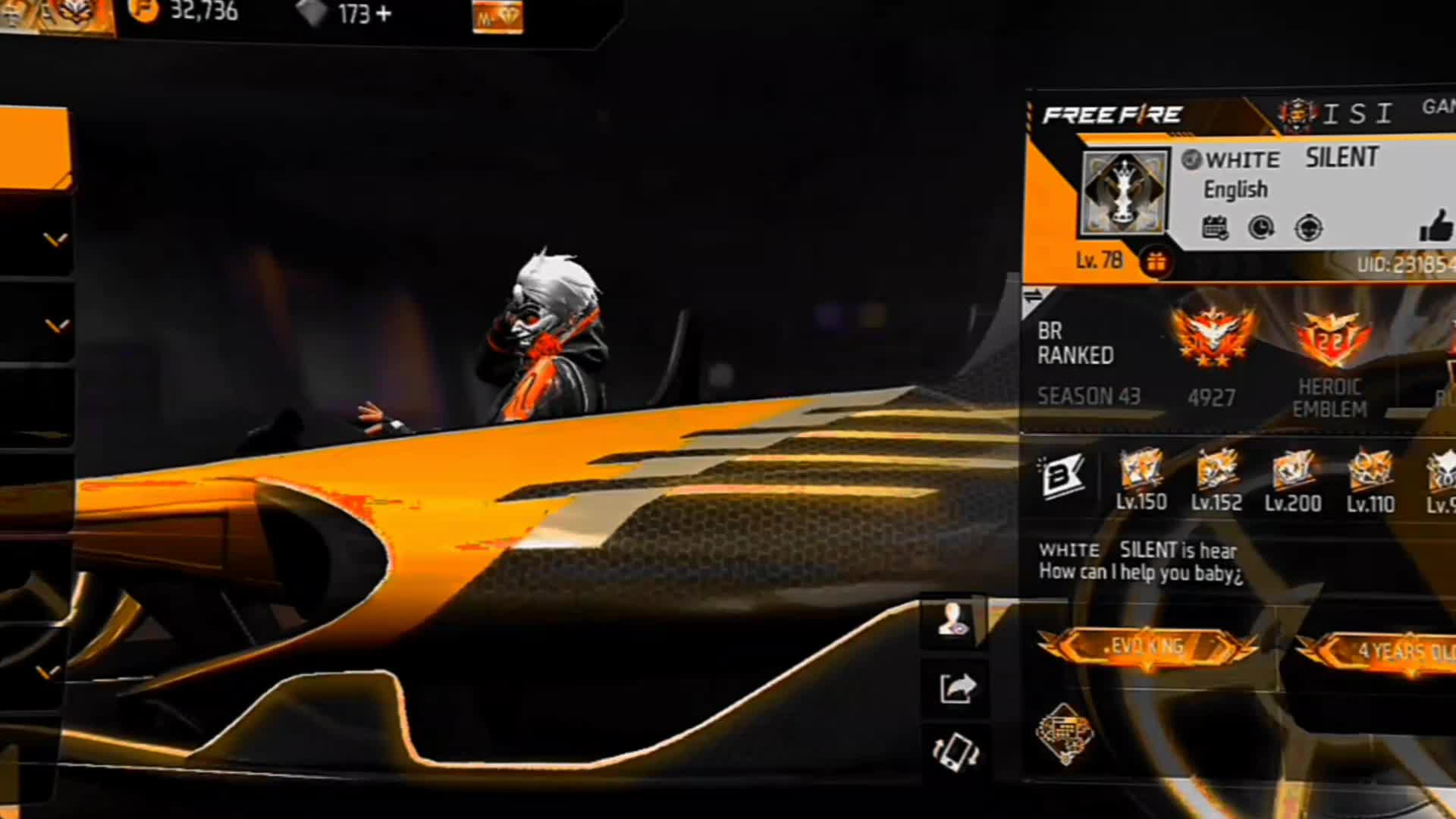Click the calendar icon under English
The image size is (1456, 819).
coord(1215,227)
